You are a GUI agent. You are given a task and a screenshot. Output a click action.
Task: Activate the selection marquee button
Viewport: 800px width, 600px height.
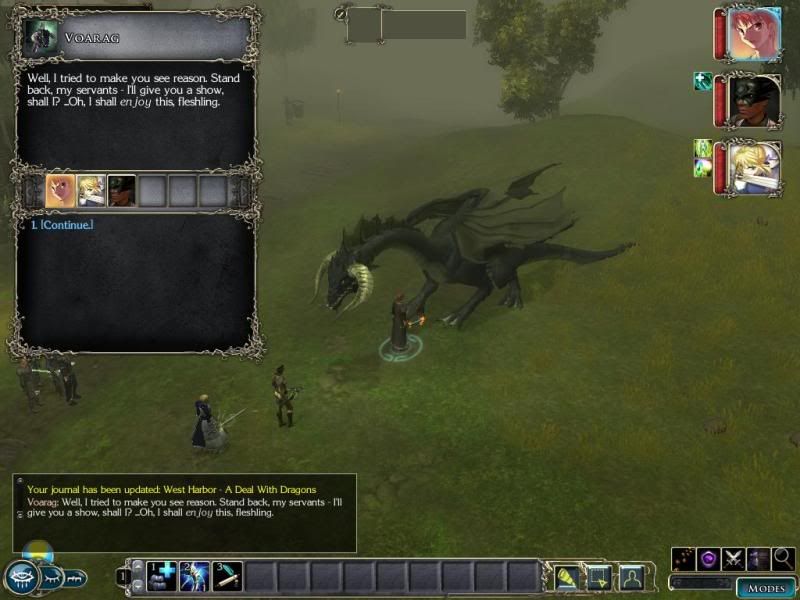pos(598,577)
